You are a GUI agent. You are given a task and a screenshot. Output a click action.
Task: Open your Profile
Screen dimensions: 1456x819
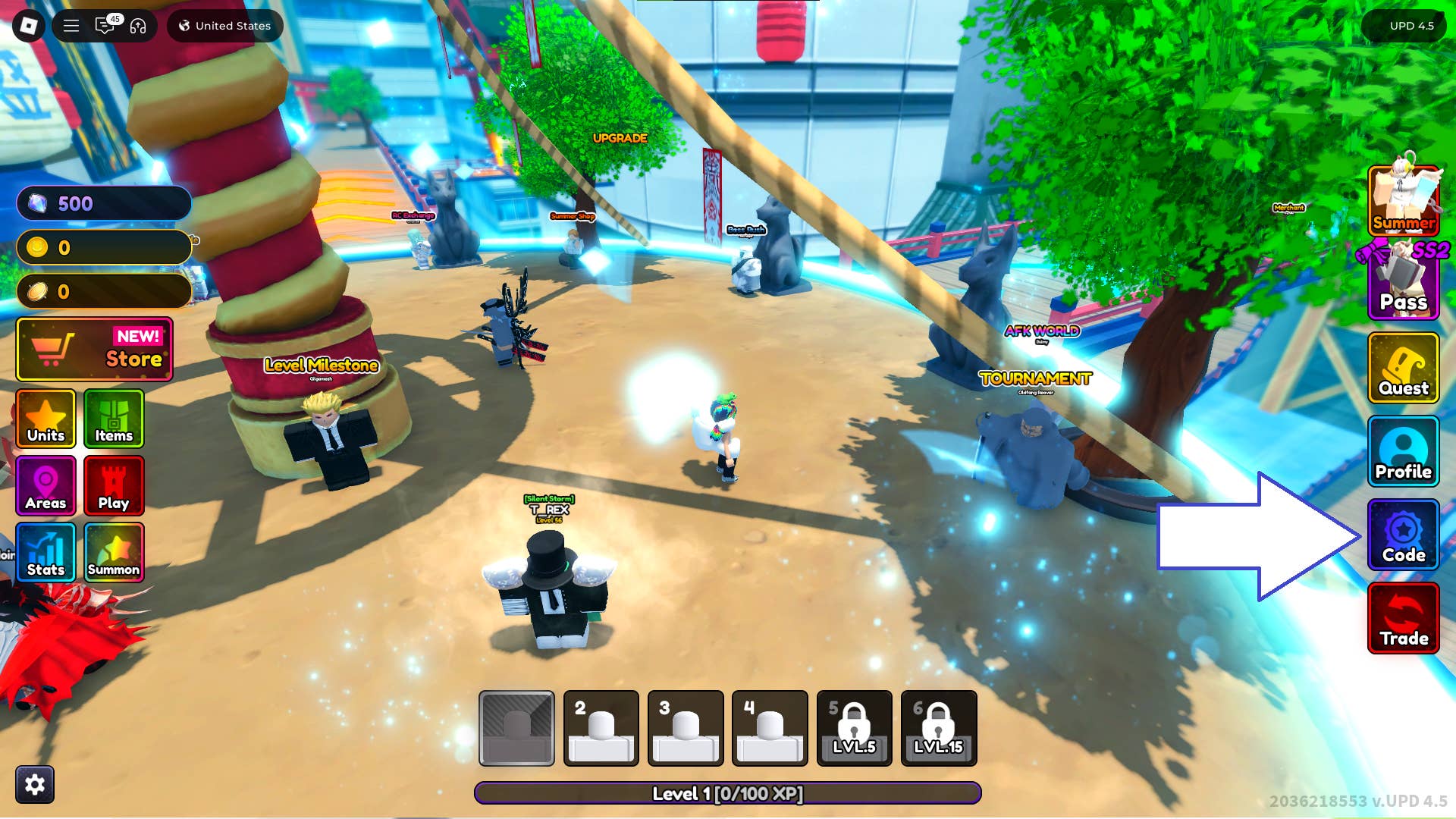pyautogui.click(x=1403, y=451)
